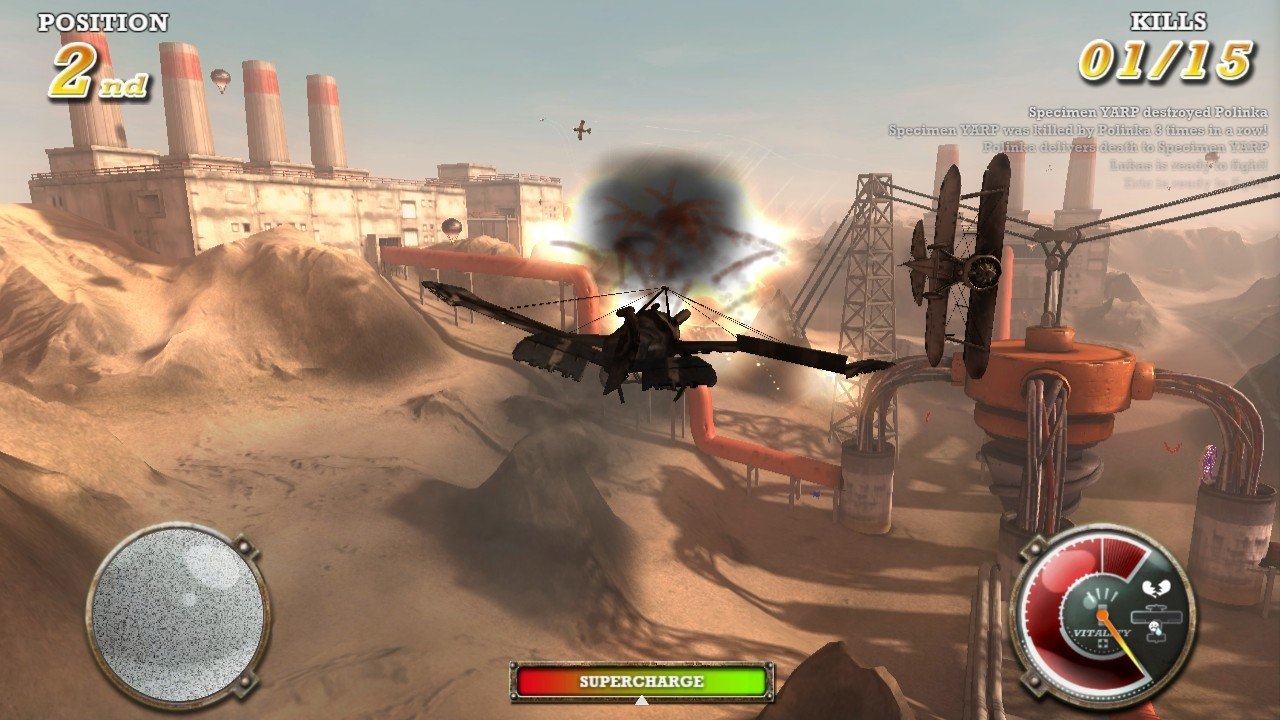This screenshot has height=720, width=1280.
Task: Click the broken heart icon on the vitality gauge
Action: [x=1156, y=587]
